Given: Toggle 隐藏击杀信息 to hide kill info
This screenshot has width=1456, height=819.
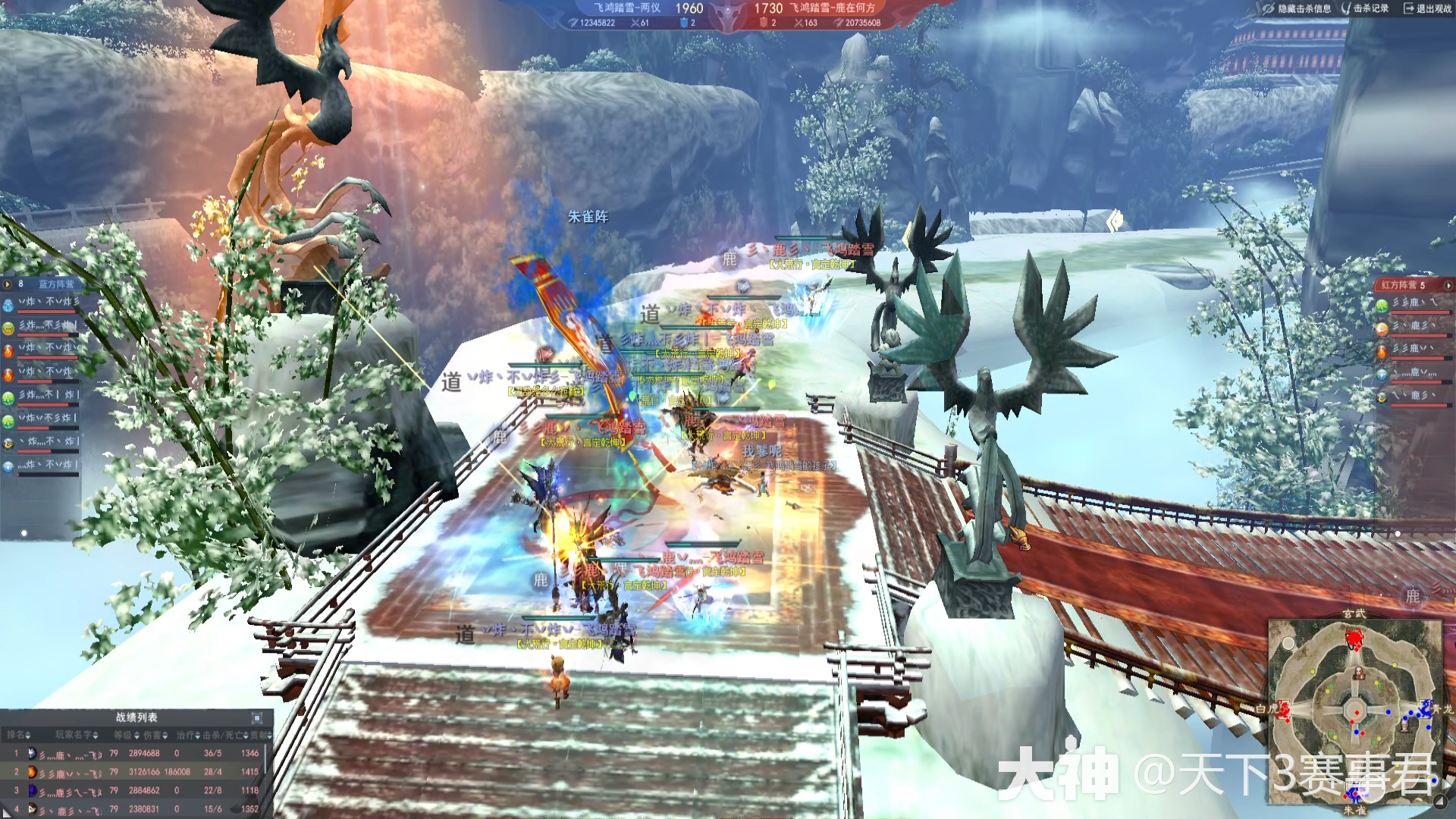Looking at the screenshot, I should tap(1297, 8).
